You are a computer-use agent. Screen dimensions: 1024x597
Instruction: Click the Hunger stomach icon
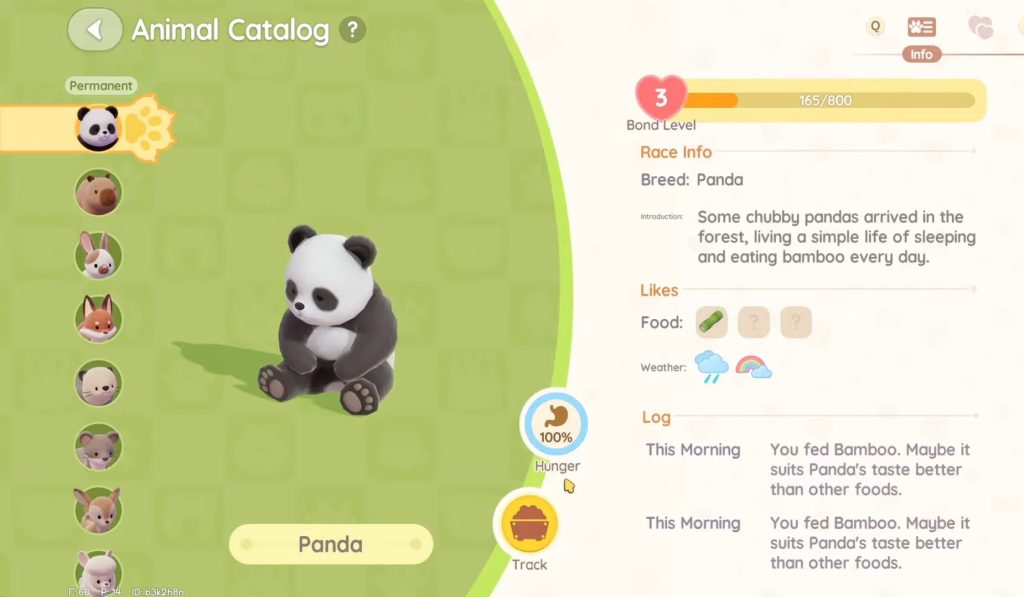(554, 425)
